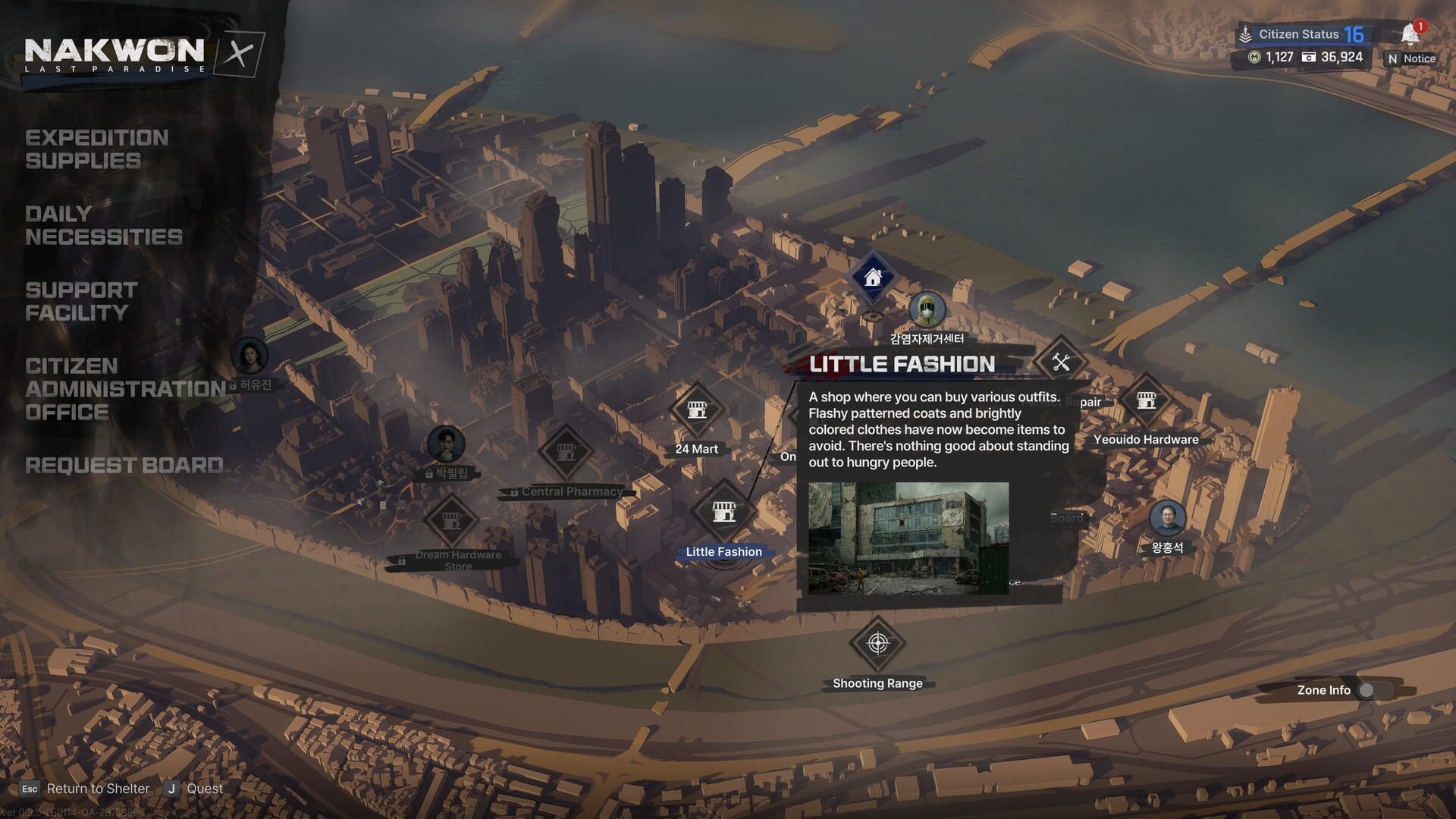
Task: Open the Request Board menu entry
Action: tap(124, 466)
